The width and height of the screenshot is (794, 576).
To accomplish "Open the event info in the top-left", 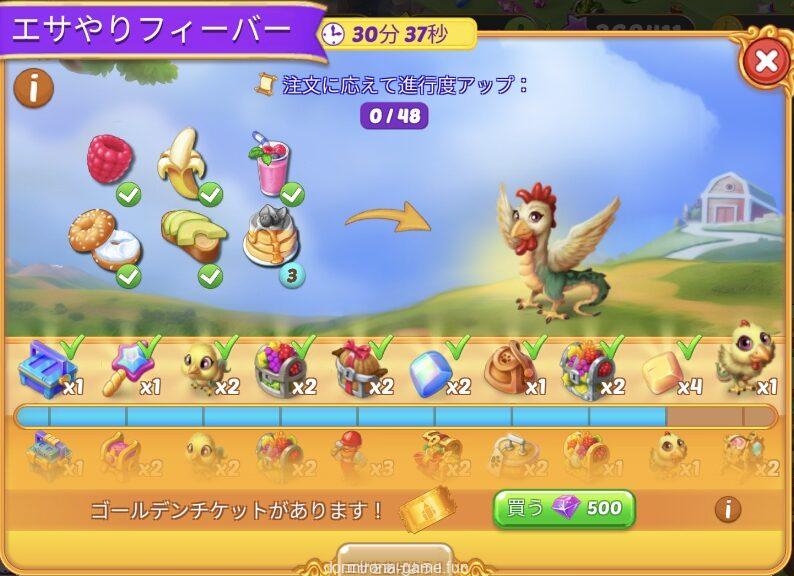I will pos(33,89).
